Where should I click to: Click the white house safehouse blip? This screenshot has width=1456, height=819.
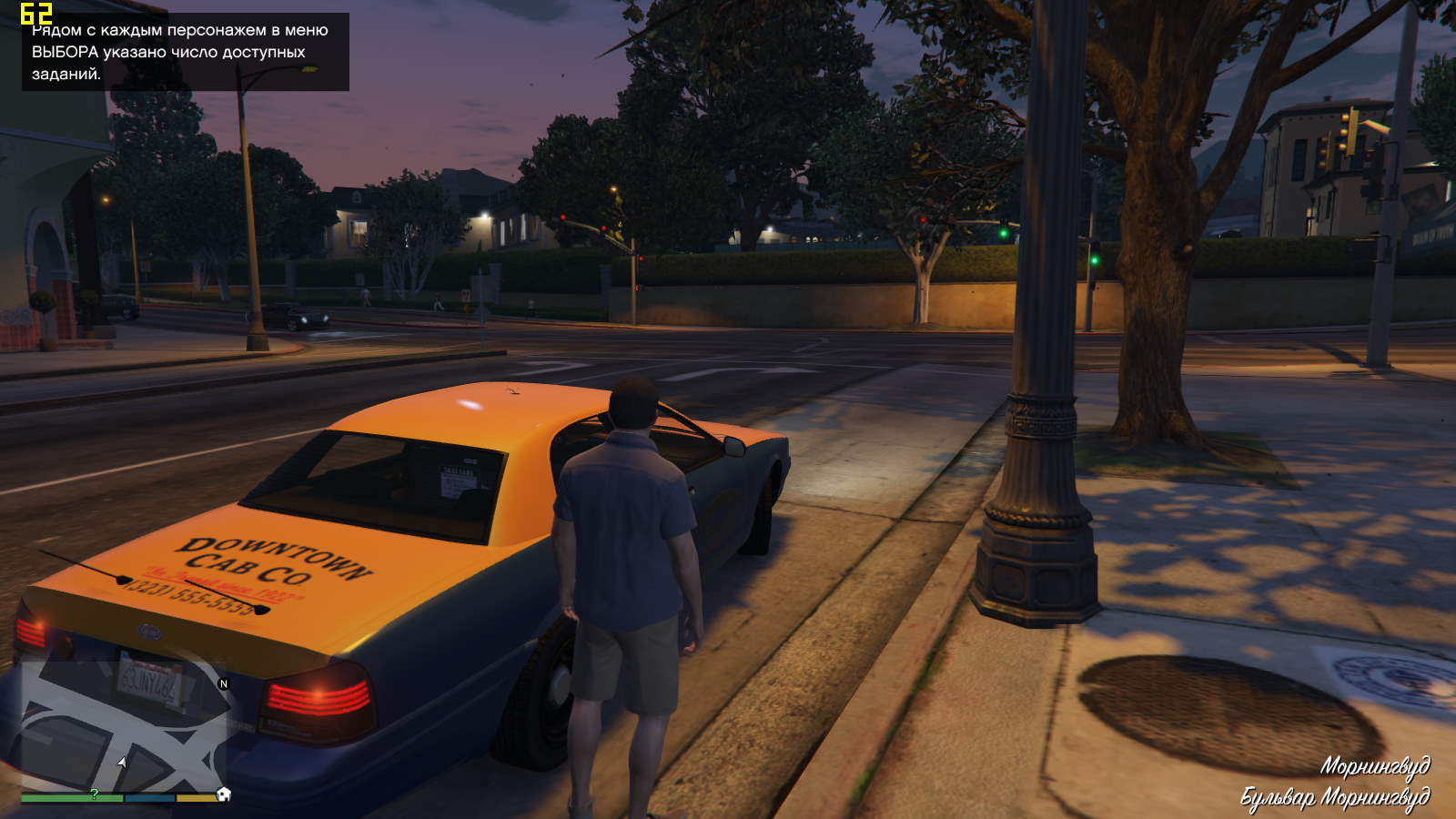(x=223, y=794)
